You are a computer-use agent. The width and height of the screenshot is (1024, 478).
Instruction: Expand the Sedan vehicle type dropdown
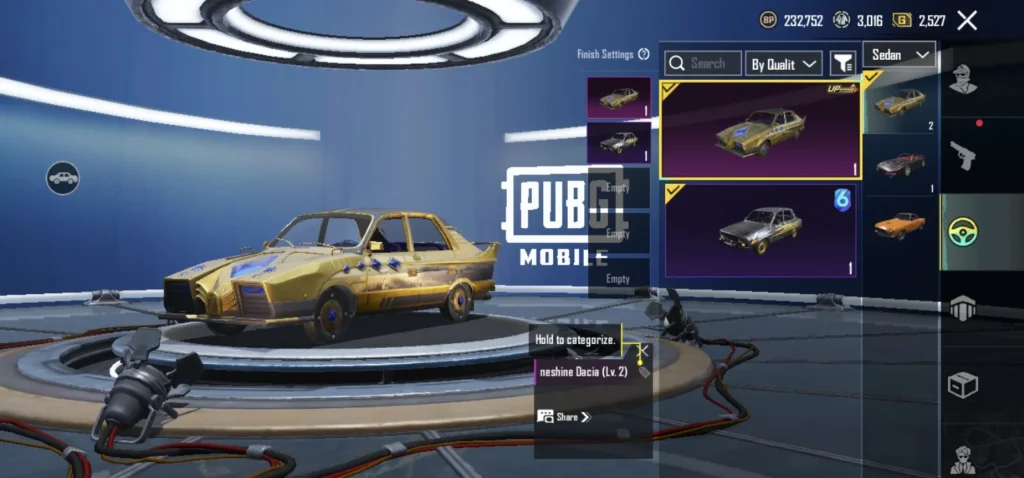(x=899, y=54)
